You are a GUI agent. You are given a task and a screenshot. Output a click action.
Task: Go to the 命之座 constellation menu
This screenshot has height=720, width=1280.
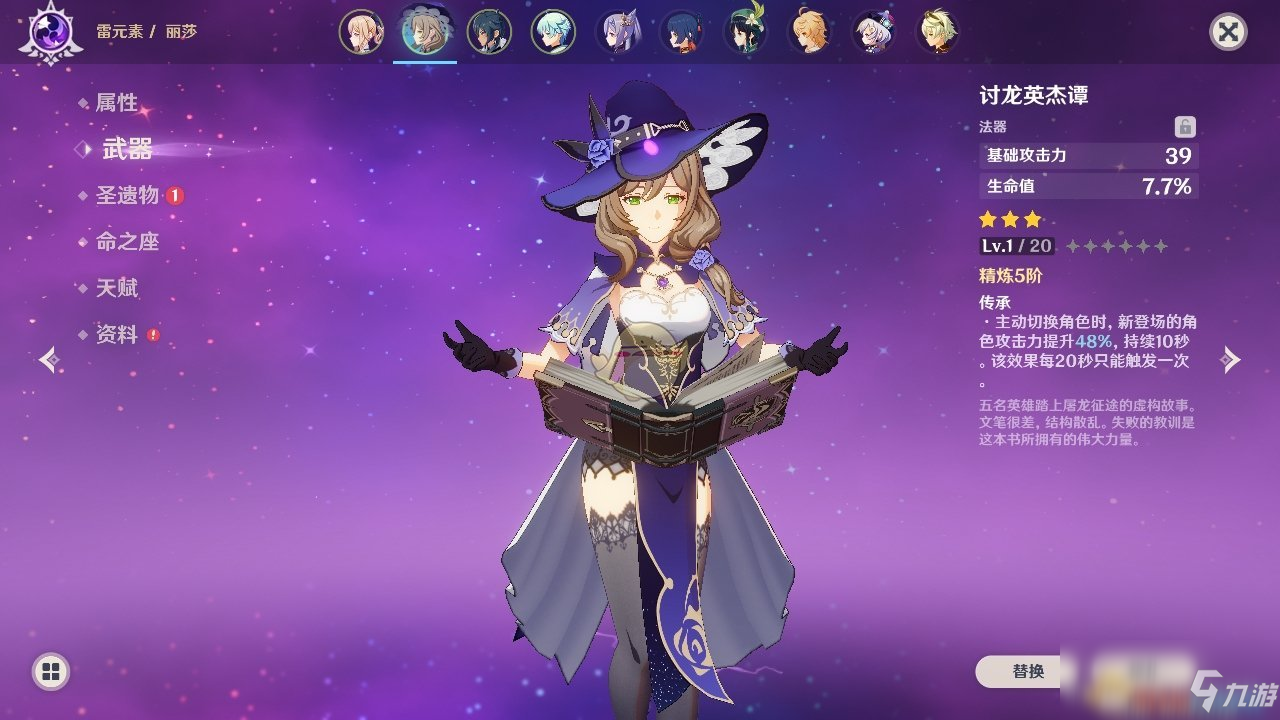pyautogui.click(x=127, y=242)
